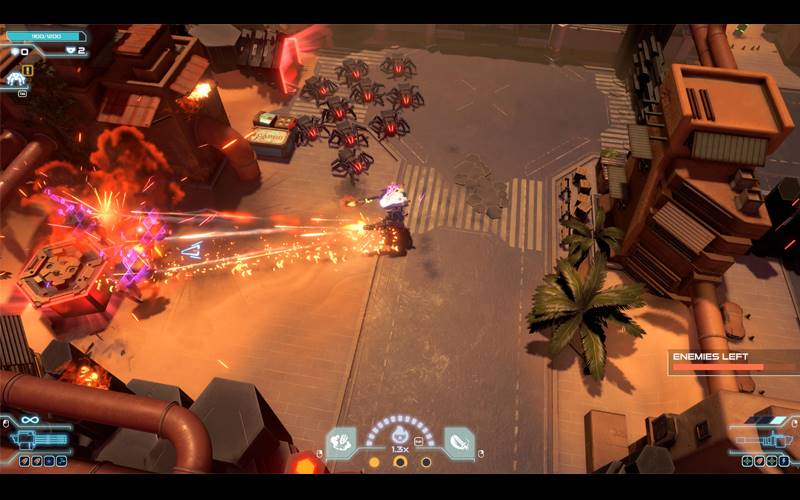
Task: Activate the right dash ability icon
Action: click(x=459, y=441)
